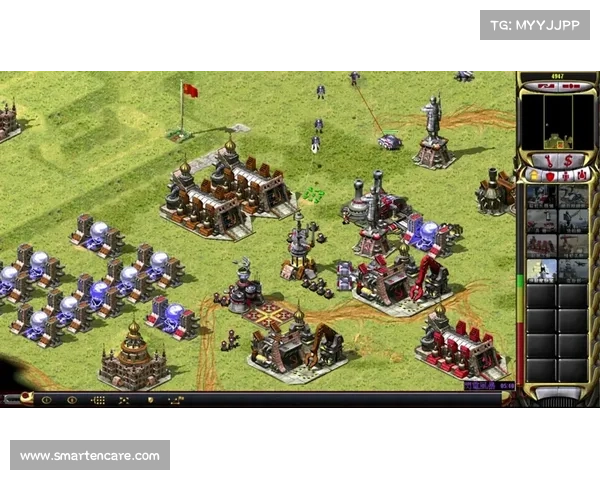The height and width of the screenshot is (480, 600).
Task: Activate the shield guard command icon
Action: tap(150, 399)
